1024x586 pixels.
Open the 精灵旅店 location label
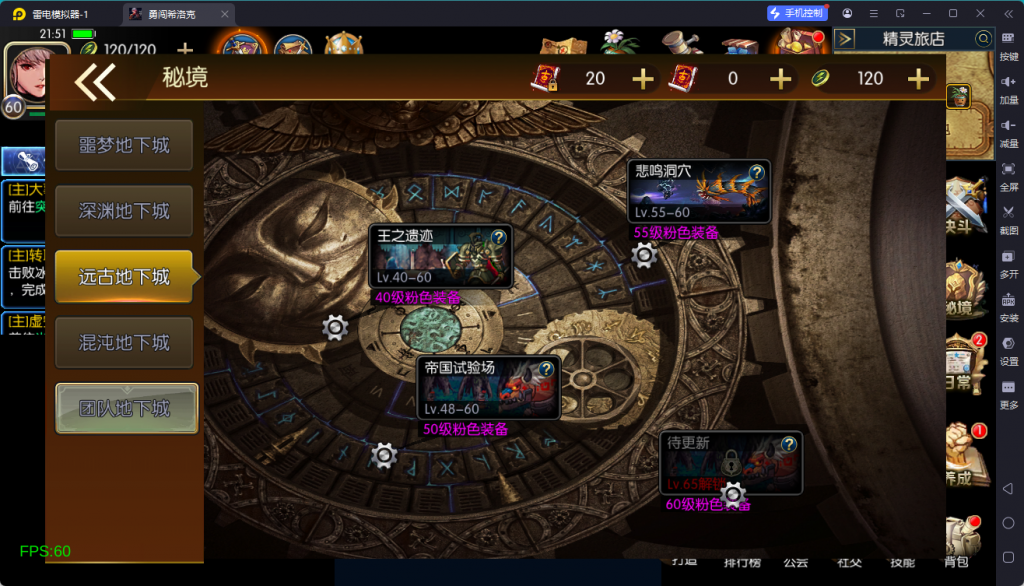click(913, 39)
